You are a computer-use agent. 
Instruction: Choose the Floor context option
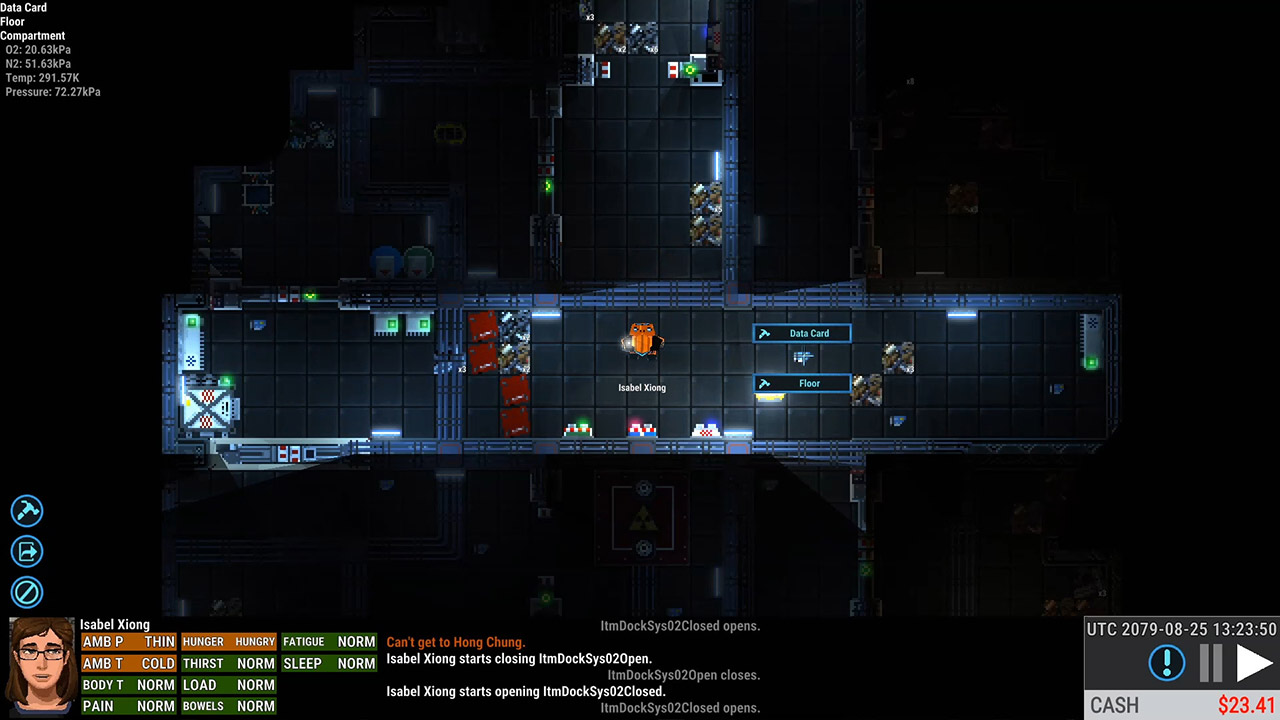[802, 383]
